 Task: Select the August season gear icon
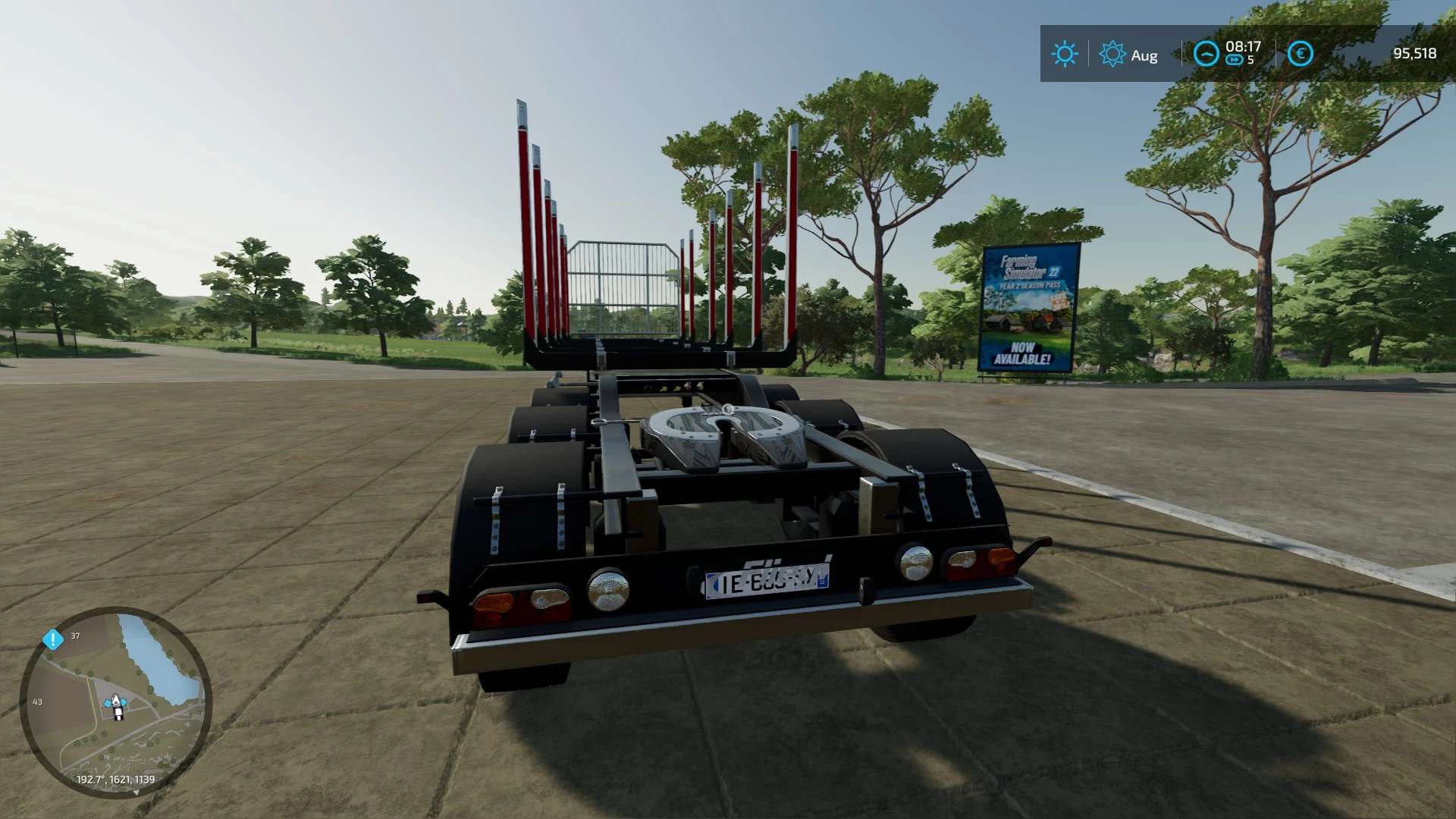tap(1112, 54)
